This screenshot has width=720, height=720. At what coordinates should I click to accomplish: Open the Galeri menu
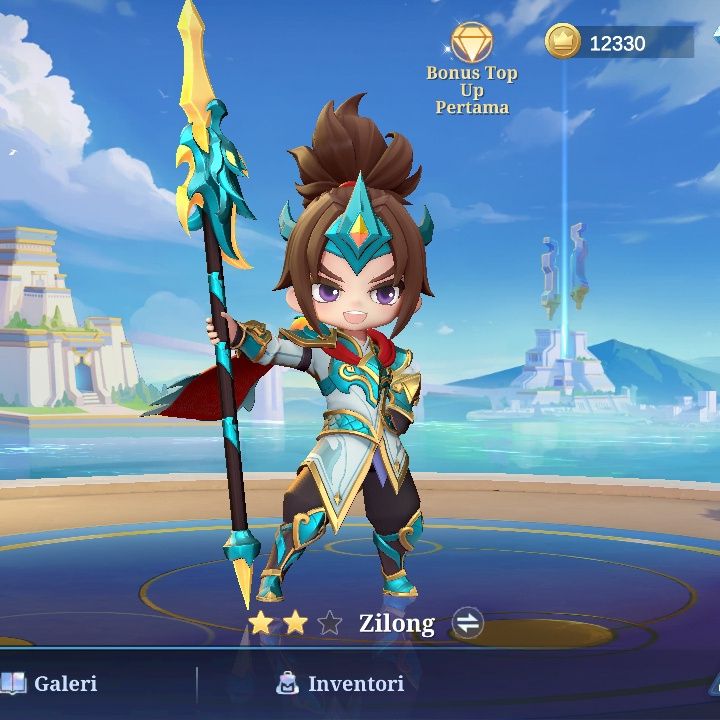click(52, 684)
